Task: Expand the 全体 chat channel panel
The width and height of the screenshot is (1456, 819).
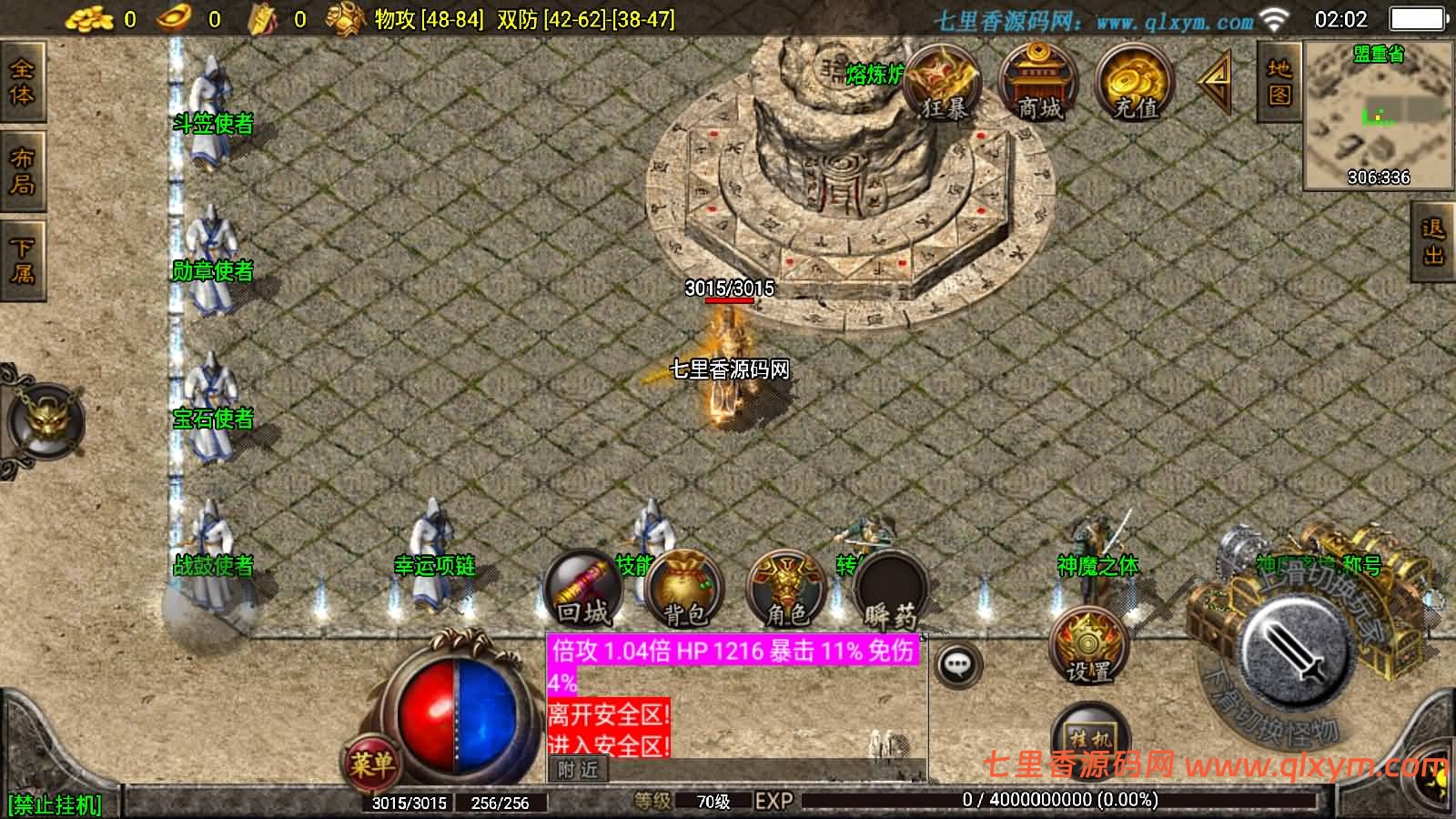Action: click(x=20, y=84)
